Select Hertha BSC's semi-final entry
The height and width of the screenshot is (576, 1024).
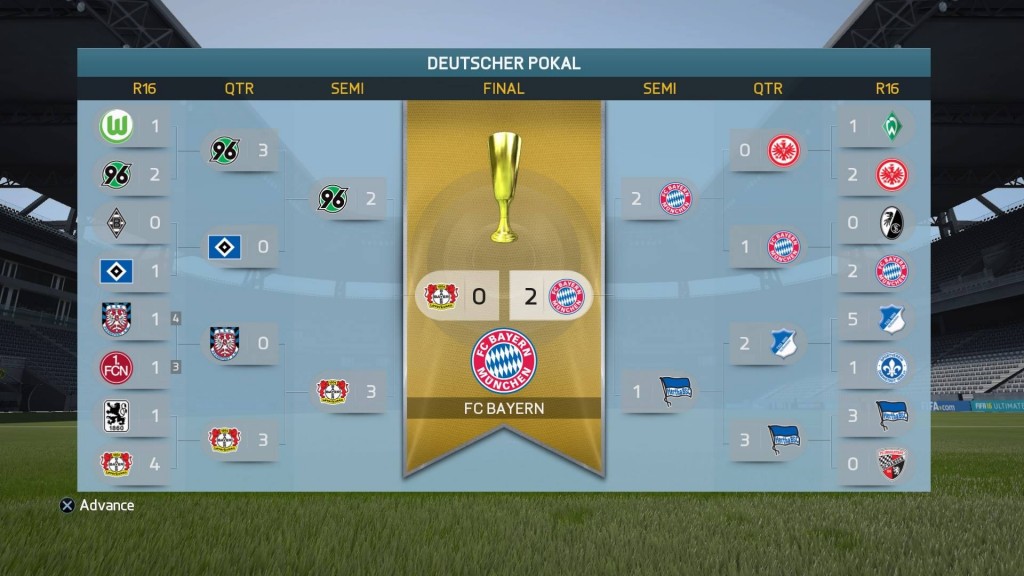click(x=660, y=391)
